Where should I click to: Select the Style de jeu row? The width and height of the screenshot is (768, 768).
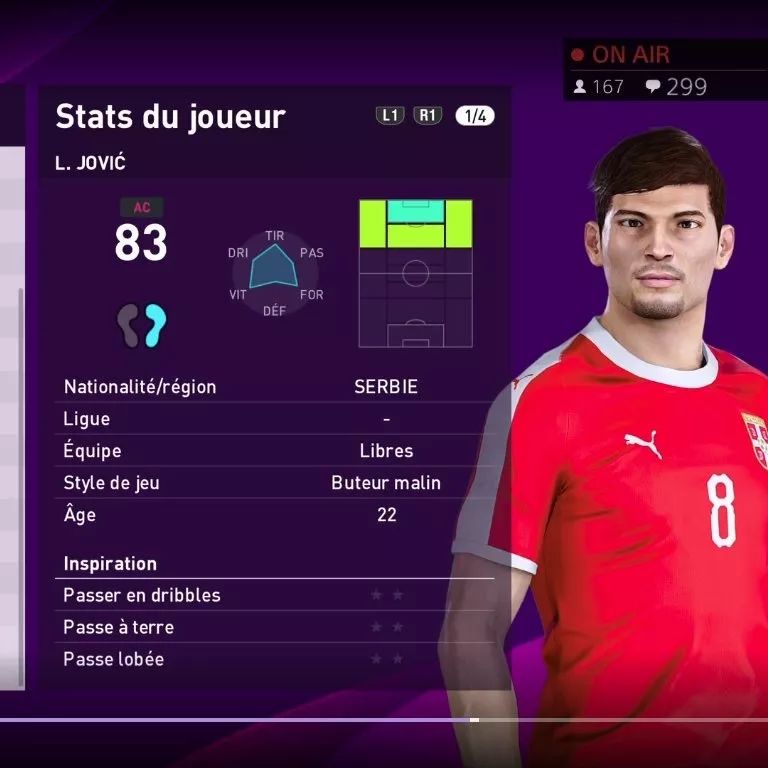click(x=275, y=483)
